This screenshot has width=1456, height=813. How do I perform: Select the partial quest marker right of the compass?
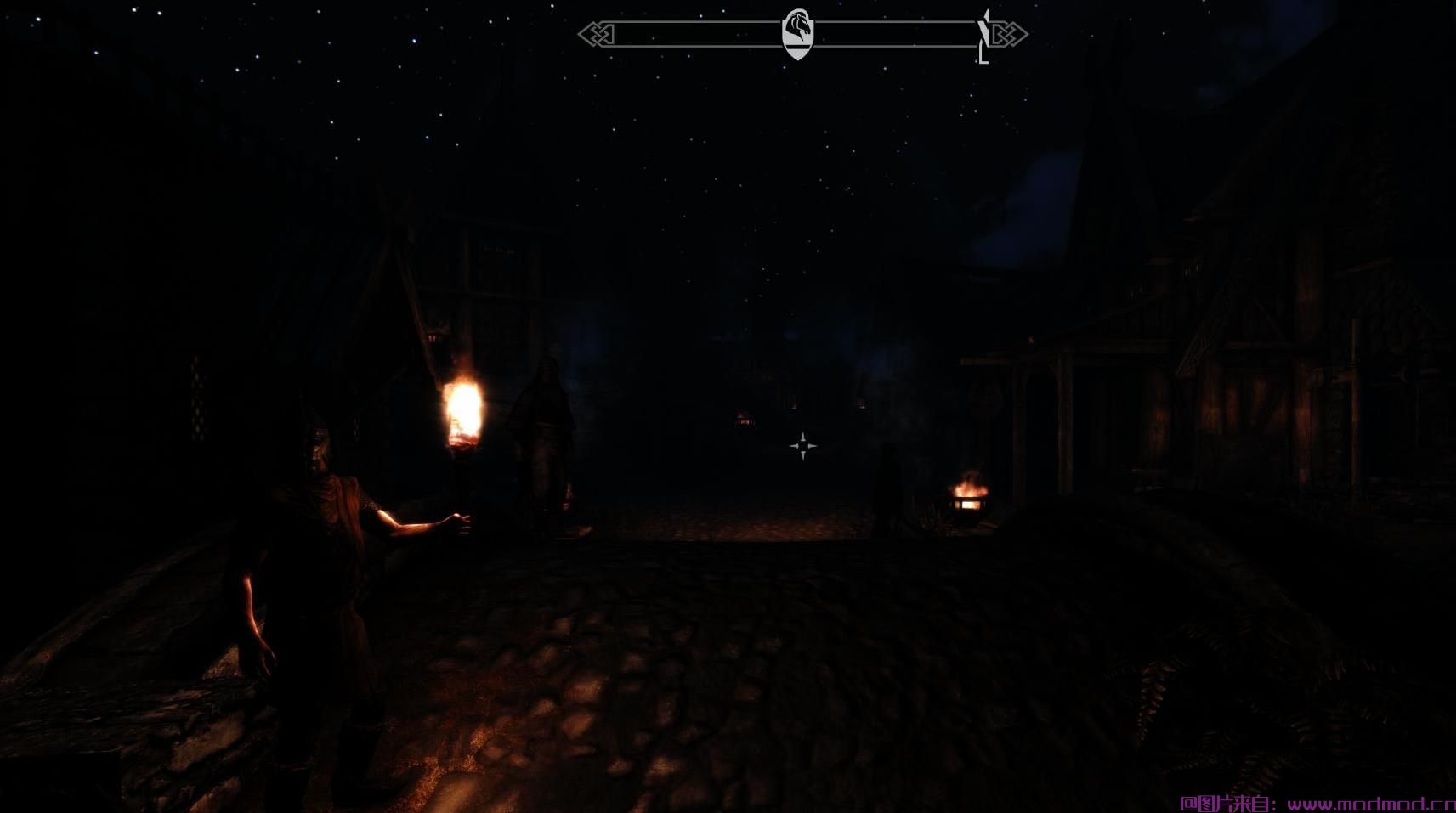point(984,30)
